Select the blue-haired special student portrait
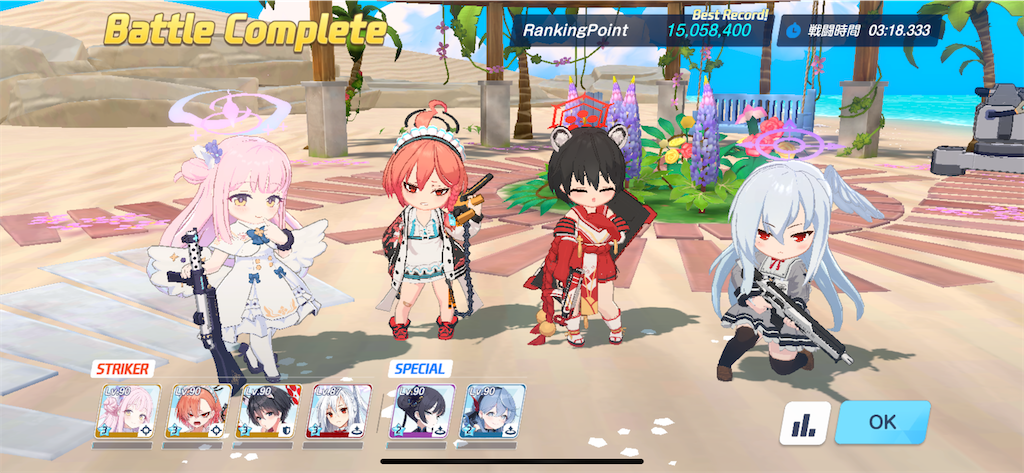The image size is (1024, 473). point(492,412)
